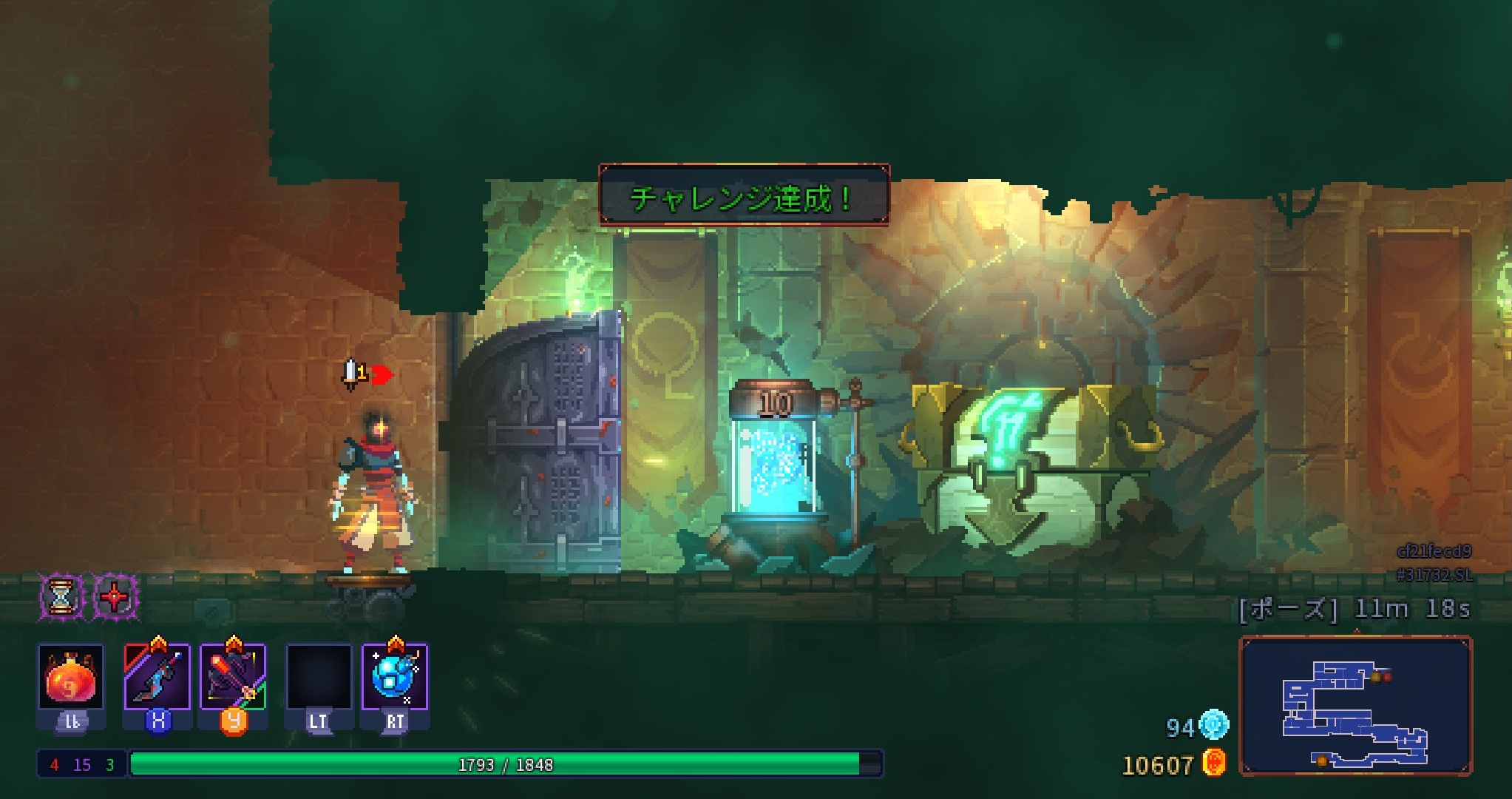Click the blue cells currency icon

(1214, 724)
